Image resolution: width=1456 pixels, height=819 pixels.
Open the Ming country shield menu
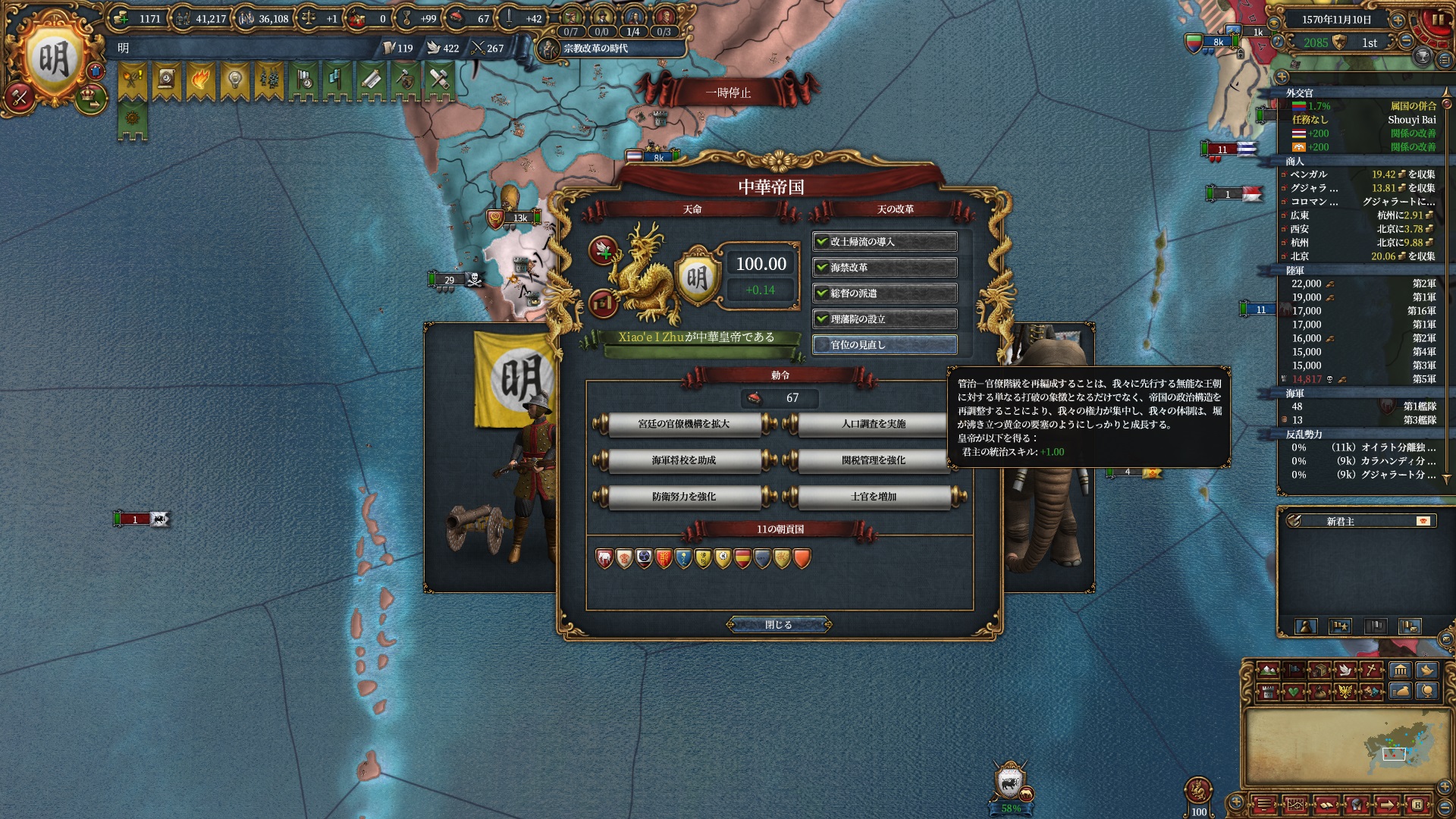(53, 61)
